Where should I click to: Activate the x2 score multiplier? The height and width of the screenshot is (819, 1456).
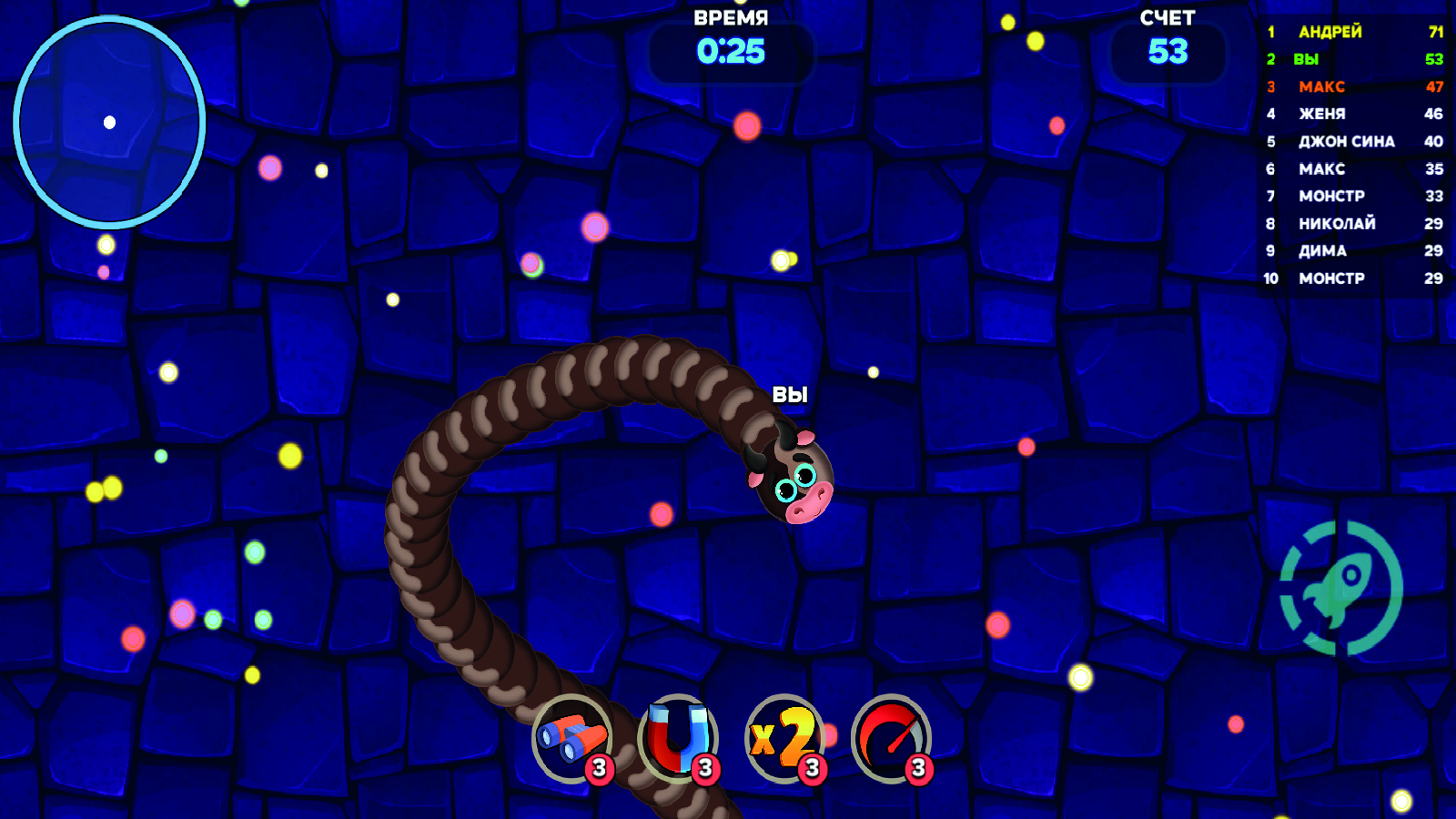pyautogui.click(x=784, y=739)
